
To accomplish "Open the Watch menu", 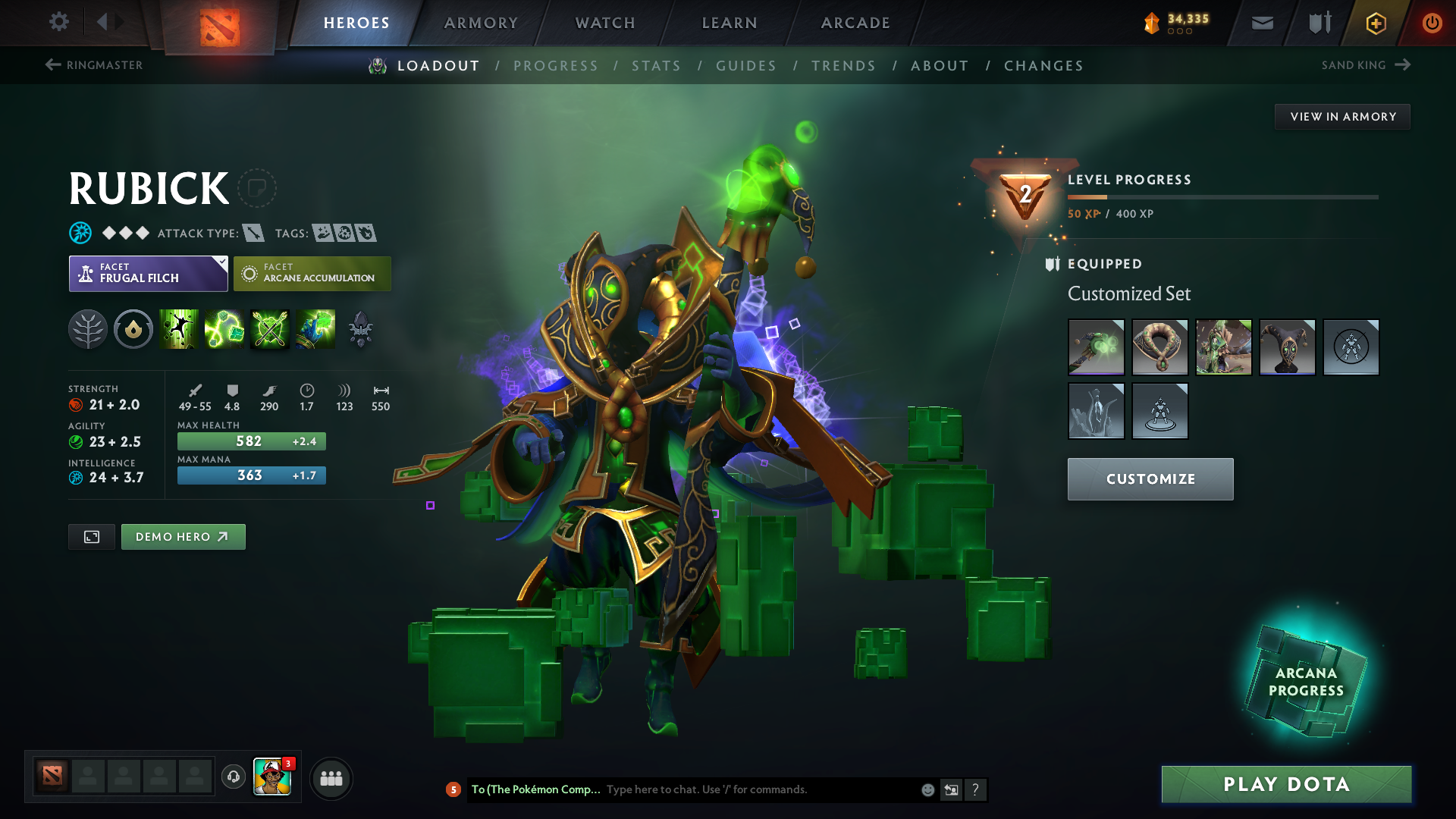I will (x=604, y=23).
